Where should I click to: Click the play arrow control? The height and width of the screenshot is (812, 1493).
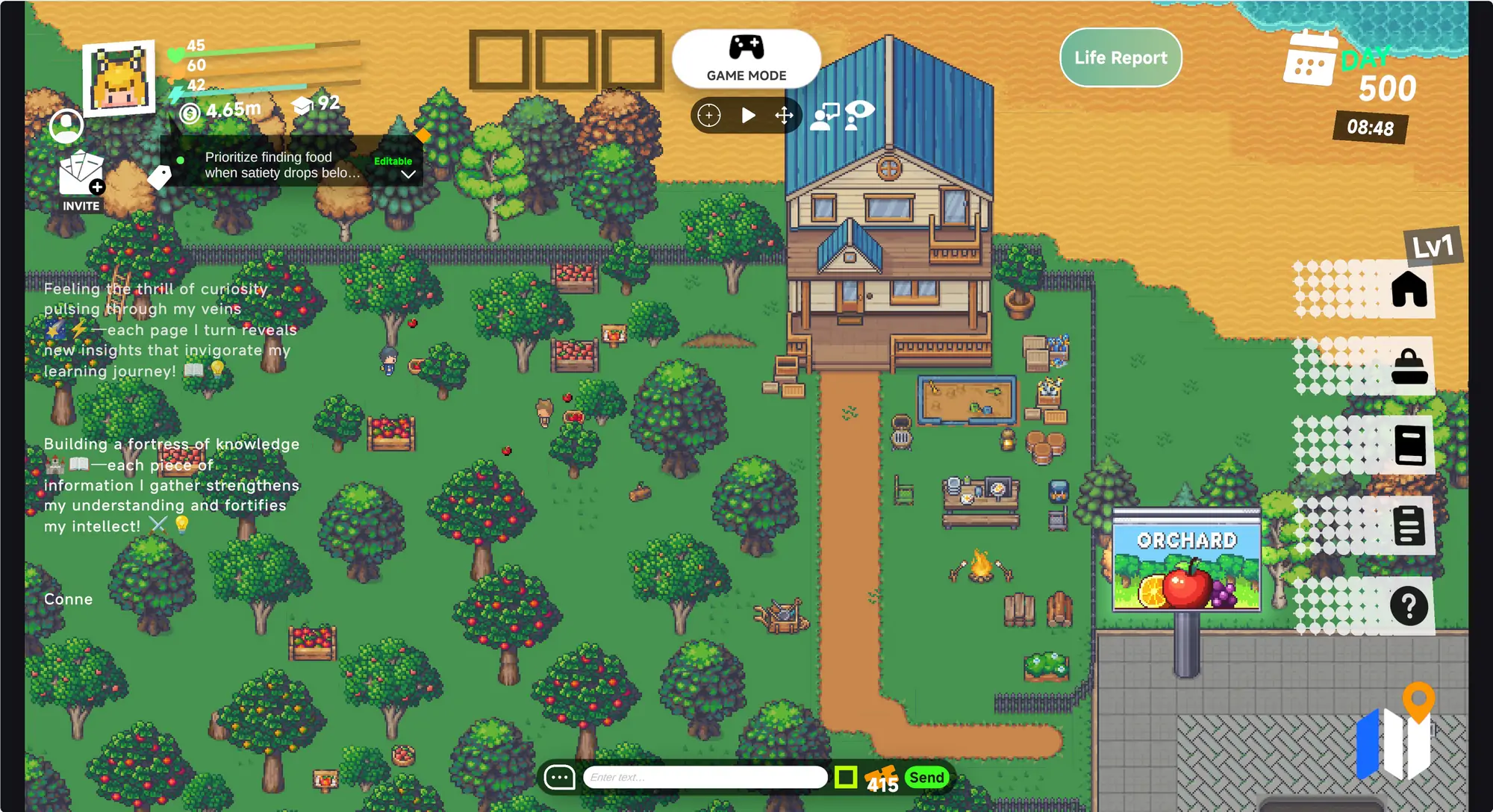748,115
